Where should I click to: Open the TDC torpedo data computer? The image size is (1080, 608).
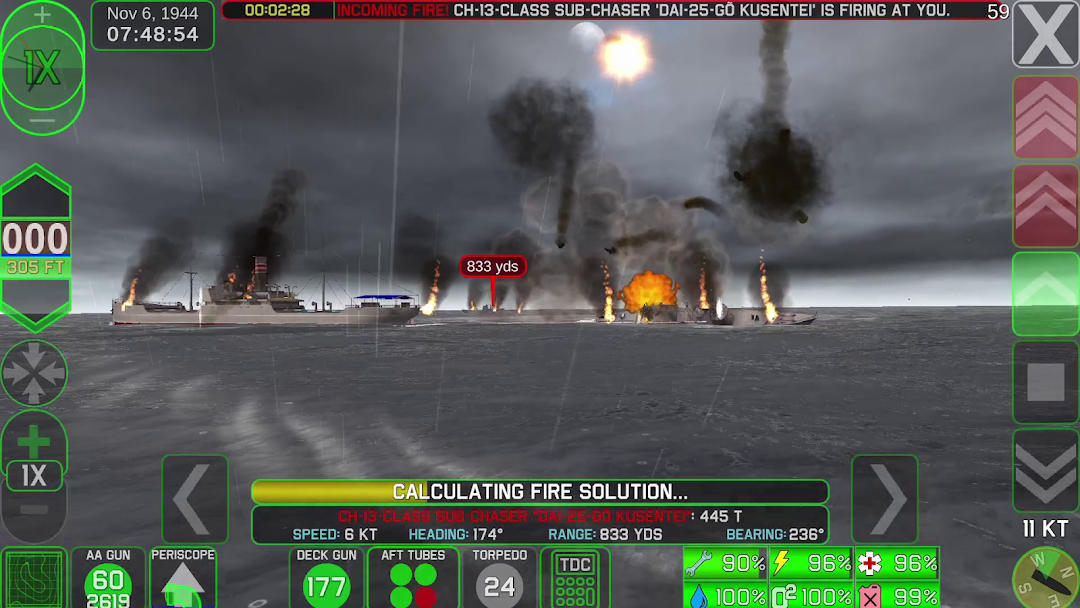click(x=575, y=578)
